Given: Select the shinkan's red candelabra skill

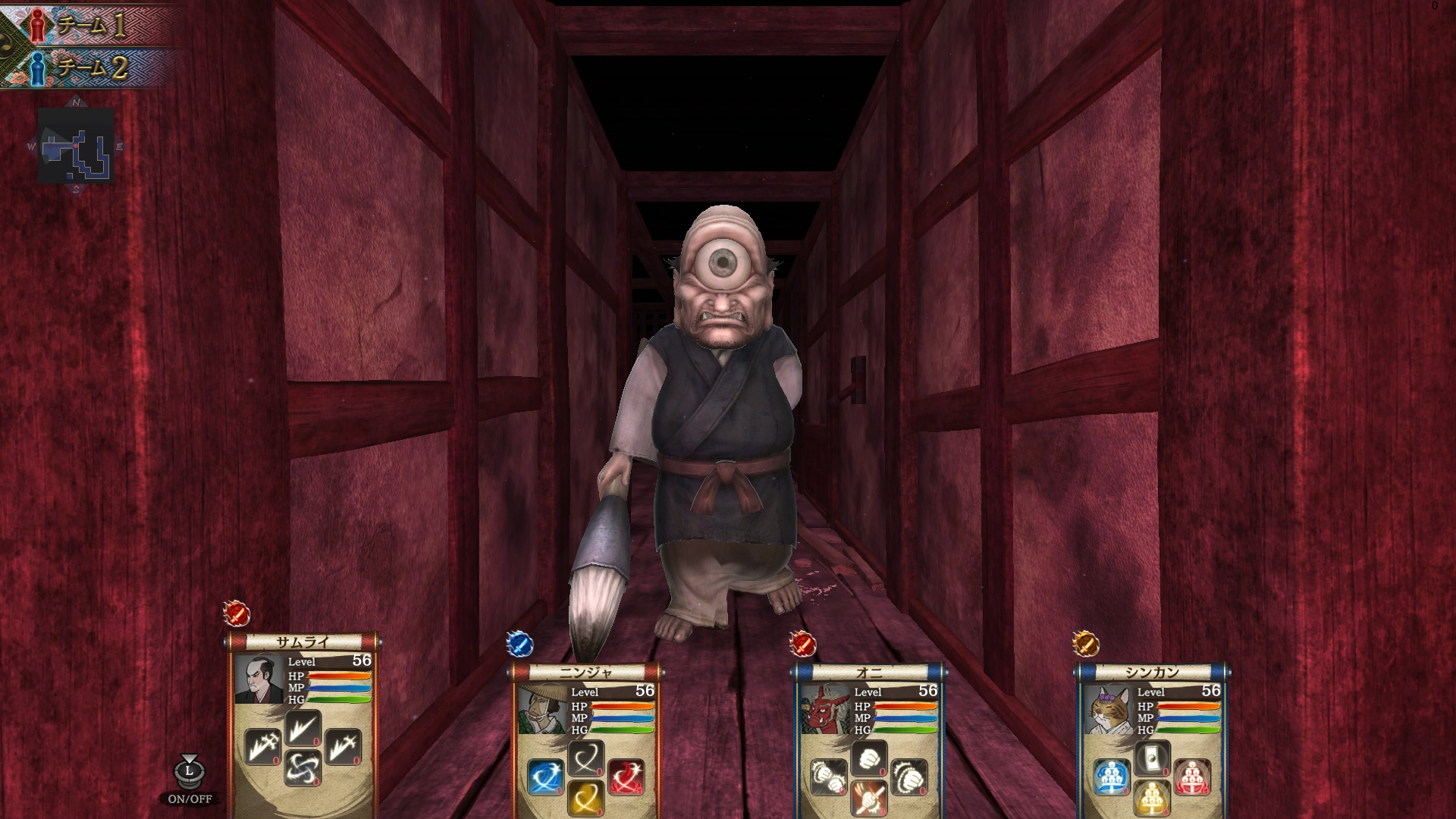Looking at the screenshot, I should coord(1193,777).
